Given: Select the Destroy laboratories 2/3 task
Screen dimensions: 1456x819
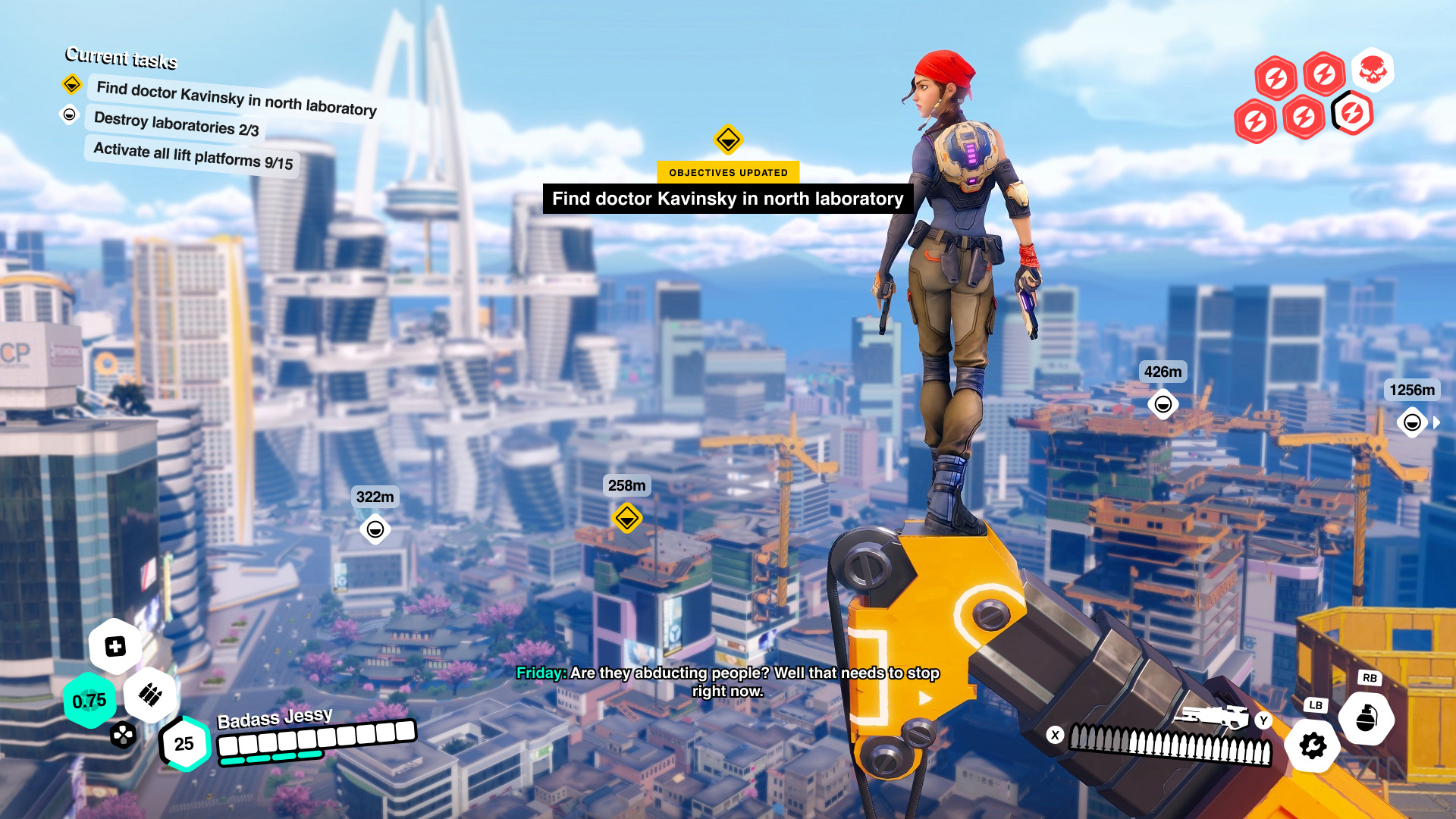Looking at the screenshot, I should (x=176, y=124).
